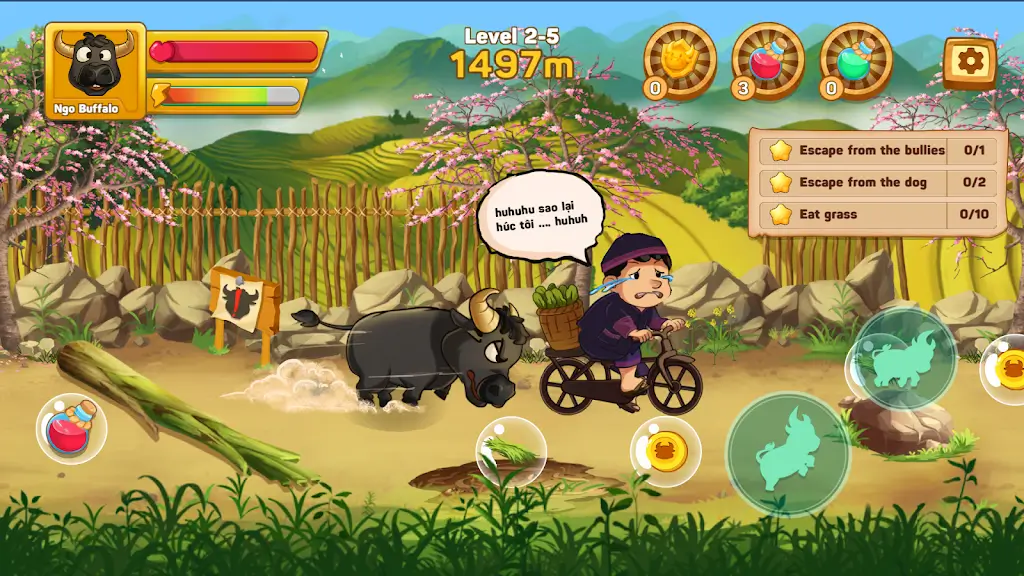Use the red potion from the top bar
1024x576 pixels.
pyautogui.click(x=767, y=59)
